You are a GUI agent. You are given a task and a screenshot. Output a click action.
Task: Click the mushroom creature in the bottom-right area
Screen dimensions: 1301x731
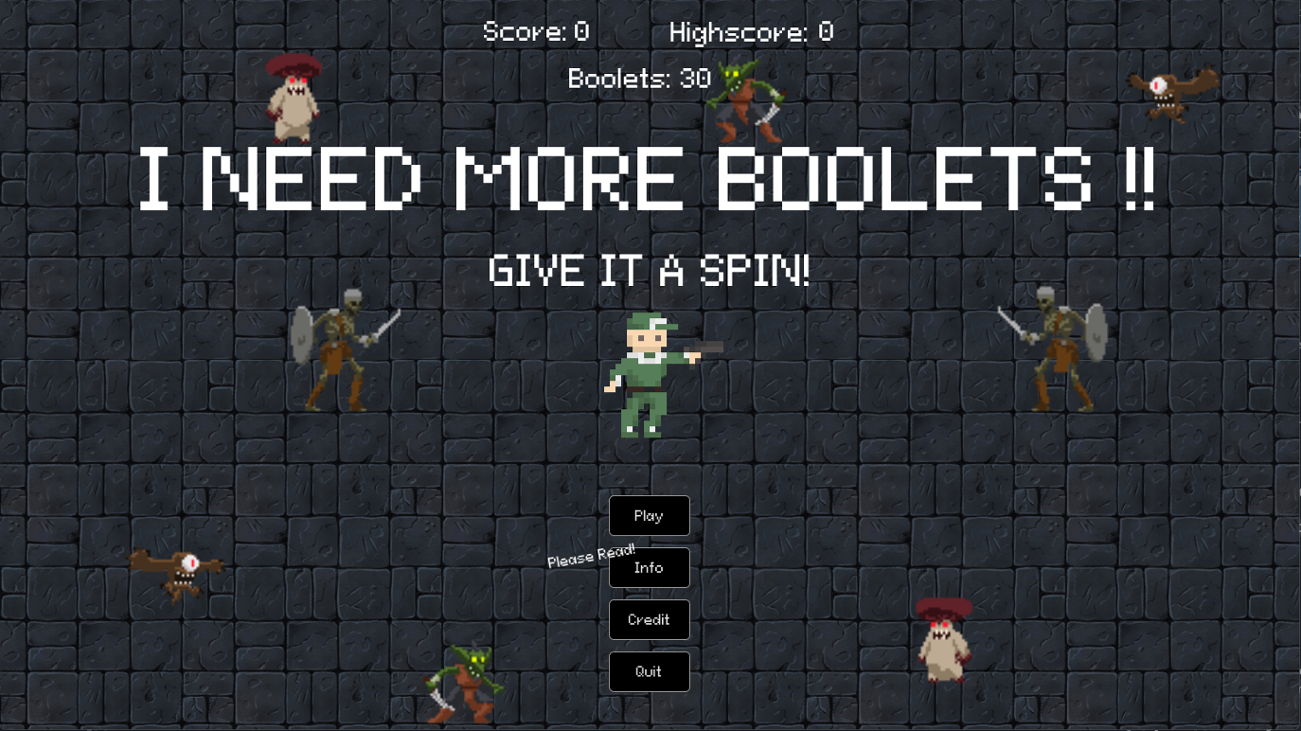click(x=941, y=638)
